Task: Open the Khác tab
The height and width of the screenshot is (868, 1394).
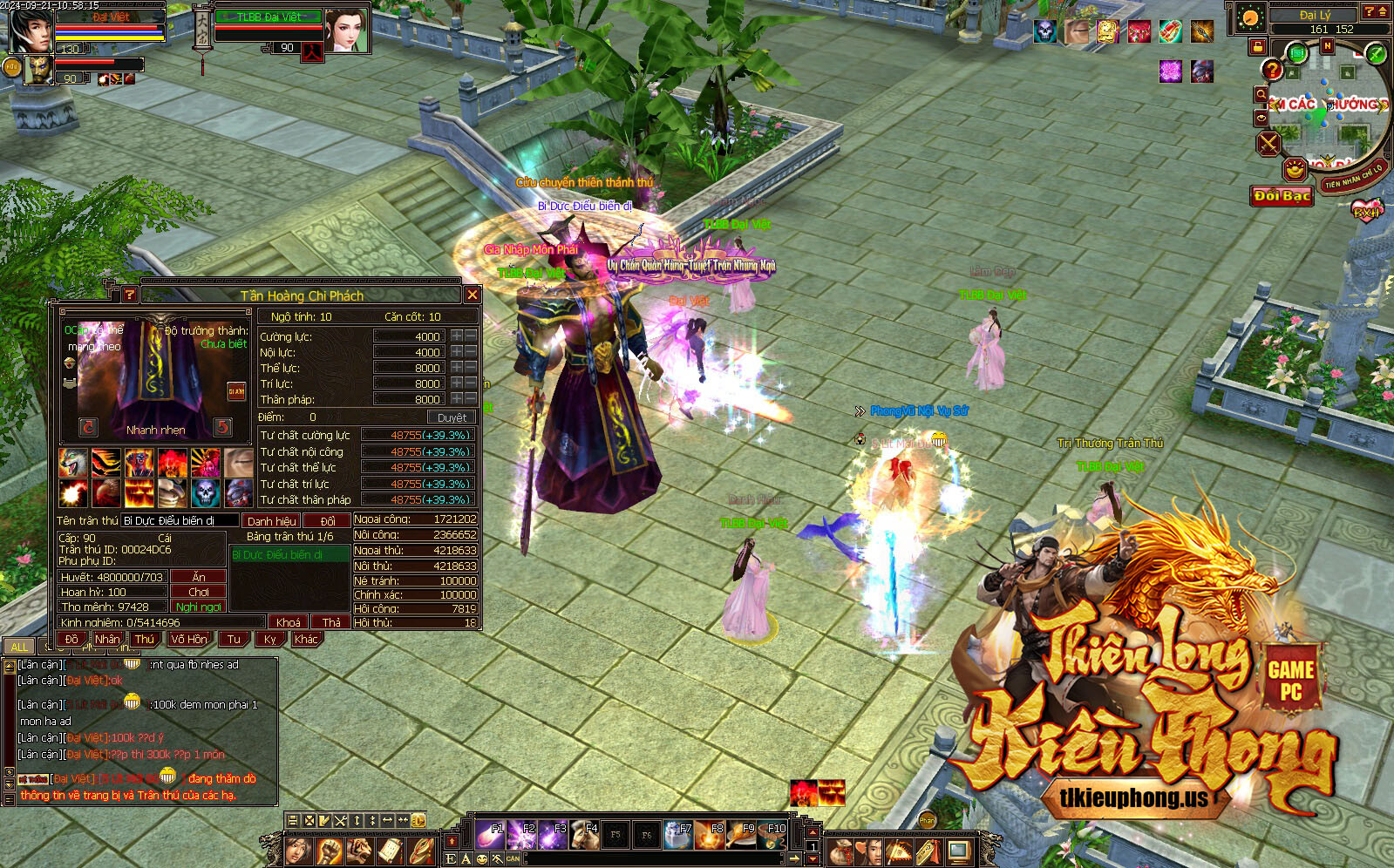Action: (306, 639)
